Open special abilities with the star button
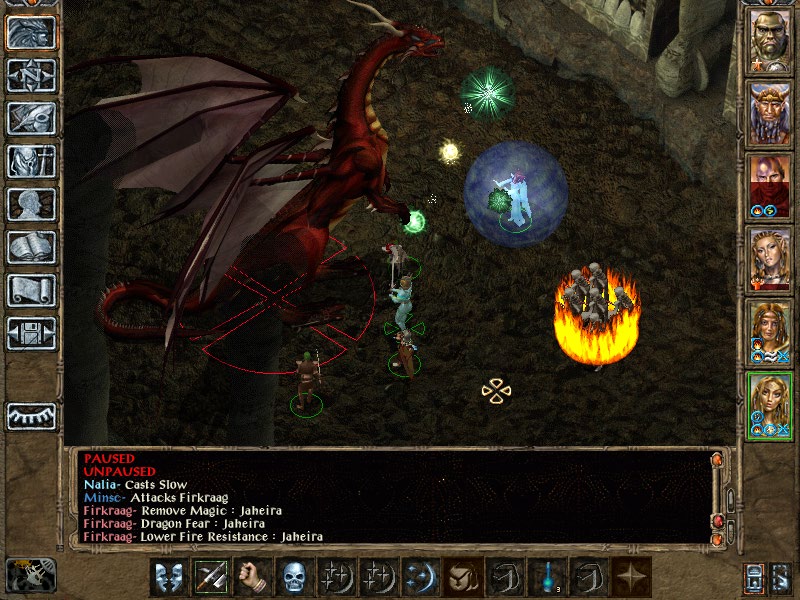The width and height of the screenshot is (800, 600). pyautogui.click(x=631, y=577)
